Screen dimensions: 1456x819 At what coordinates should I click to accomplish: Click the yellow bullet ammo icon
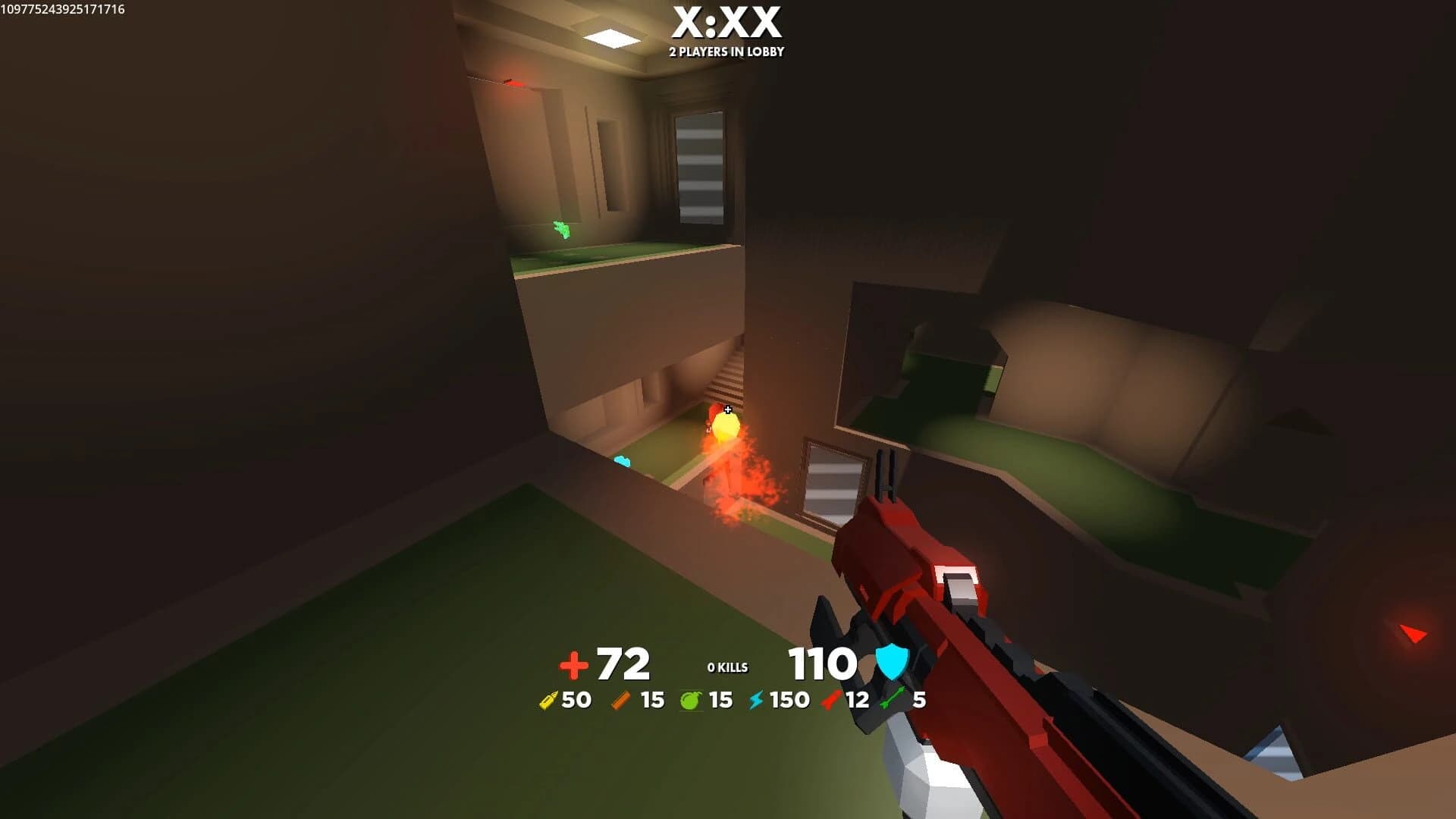[548, 701]
